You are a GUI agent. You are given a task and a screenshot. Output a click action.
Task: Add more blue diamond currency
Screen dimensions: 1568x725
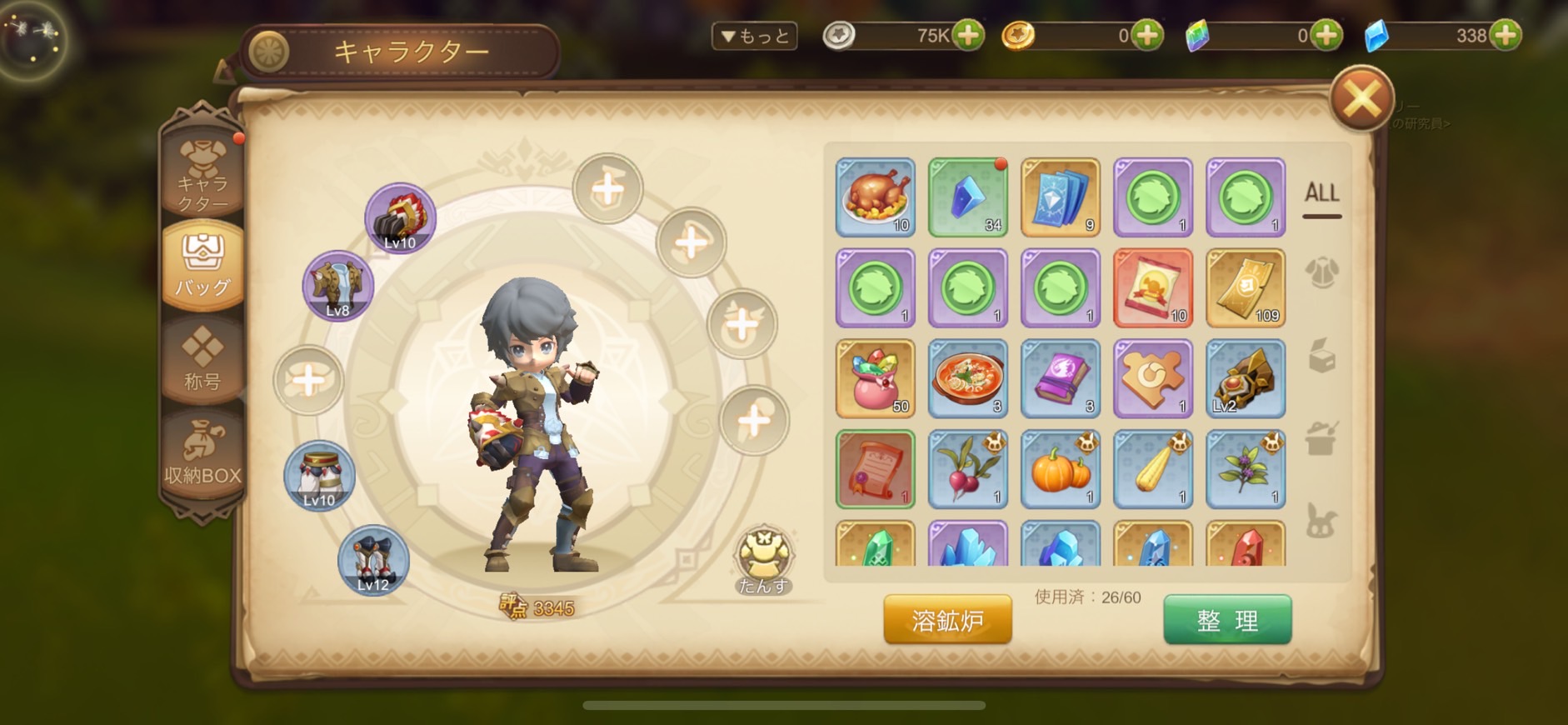(x=1506, y=35)
